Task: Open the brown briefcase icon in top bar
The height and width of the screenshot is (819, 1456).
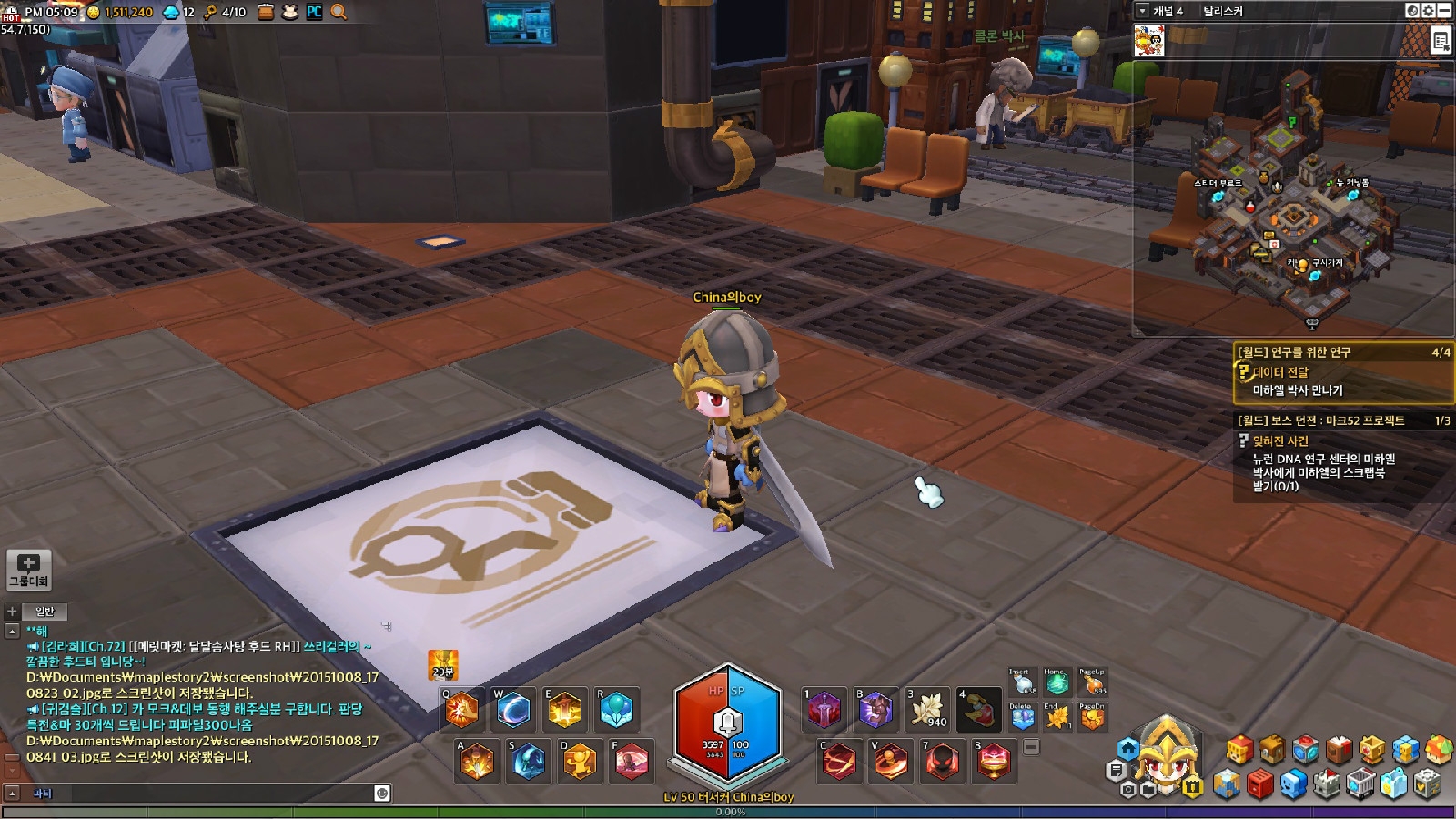Action: click(x=266, y=12)
